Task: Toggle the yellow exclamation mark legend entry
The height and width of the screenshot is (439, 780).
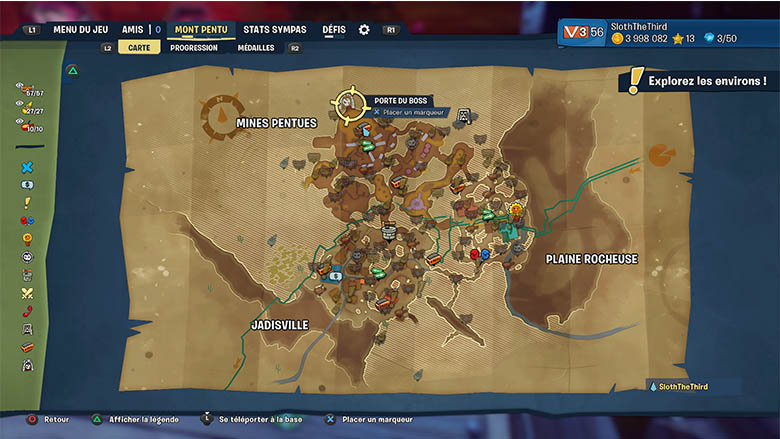Action: click(27, 203)
